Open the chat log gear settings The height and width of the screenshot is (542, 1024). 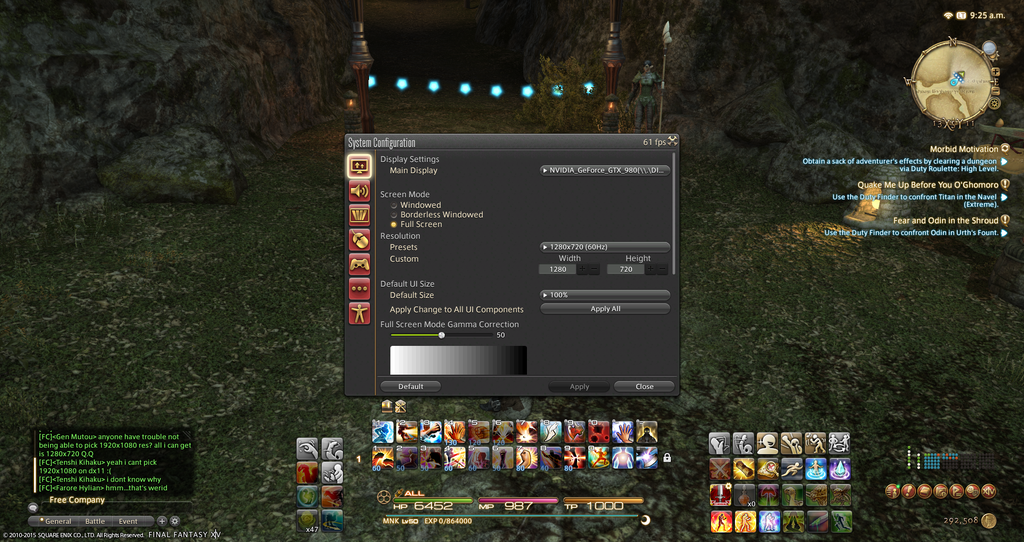tap(175, 521)
